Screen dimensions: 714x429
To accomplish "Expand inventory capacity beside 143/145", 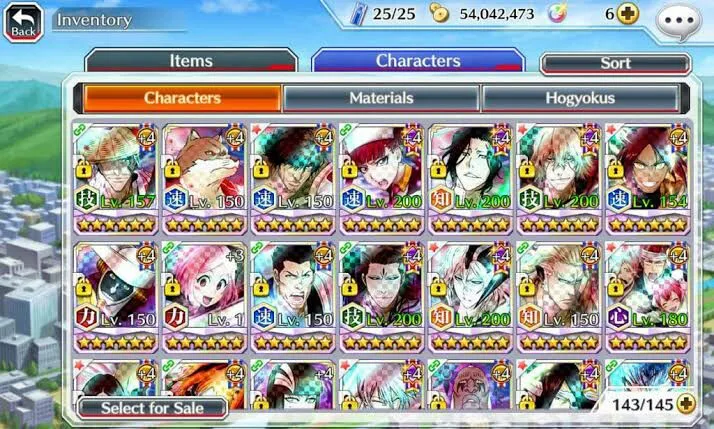I will 685,404.
